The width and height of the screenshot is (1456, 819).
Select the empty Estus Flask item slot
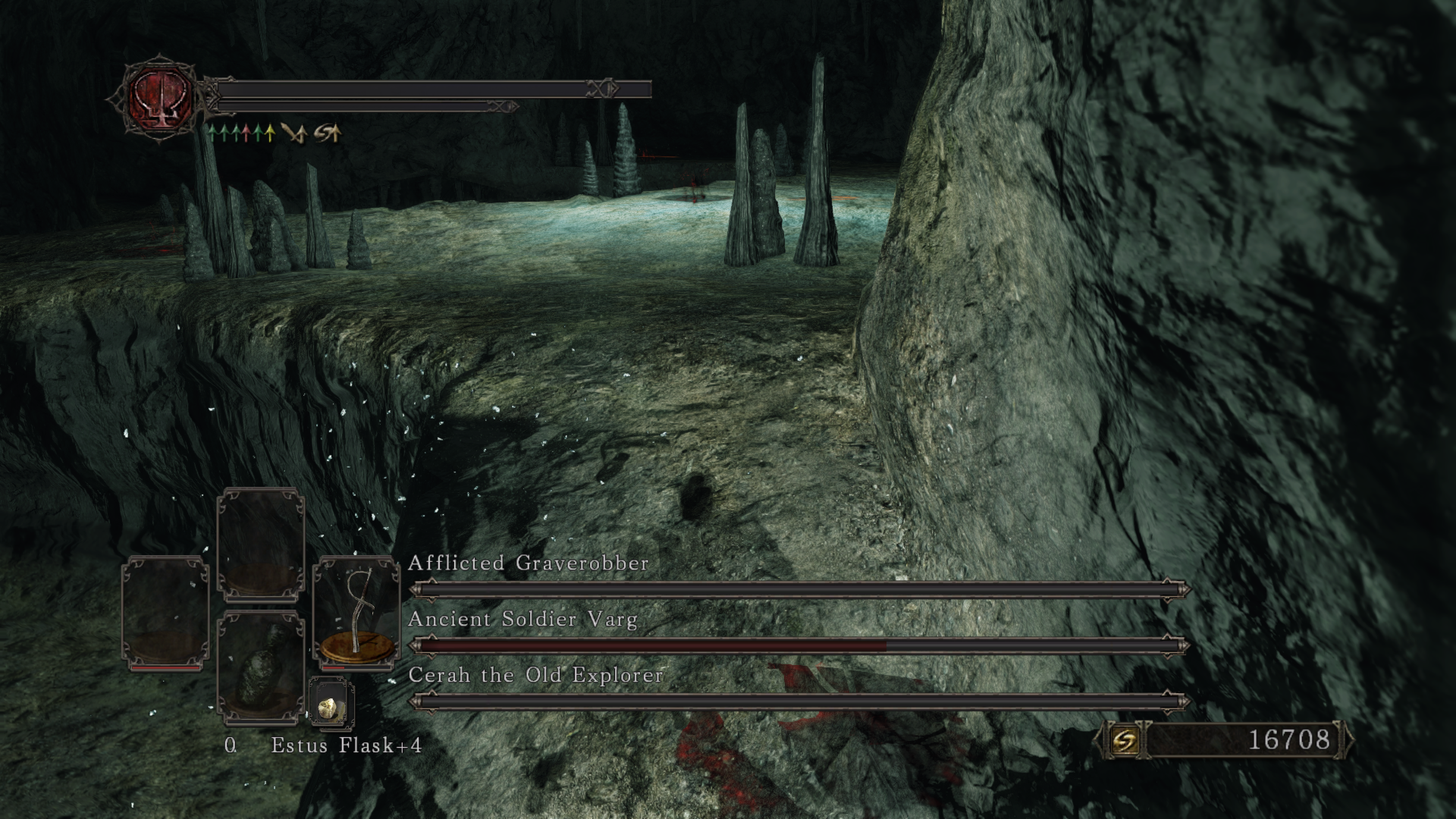click(260, 667)
